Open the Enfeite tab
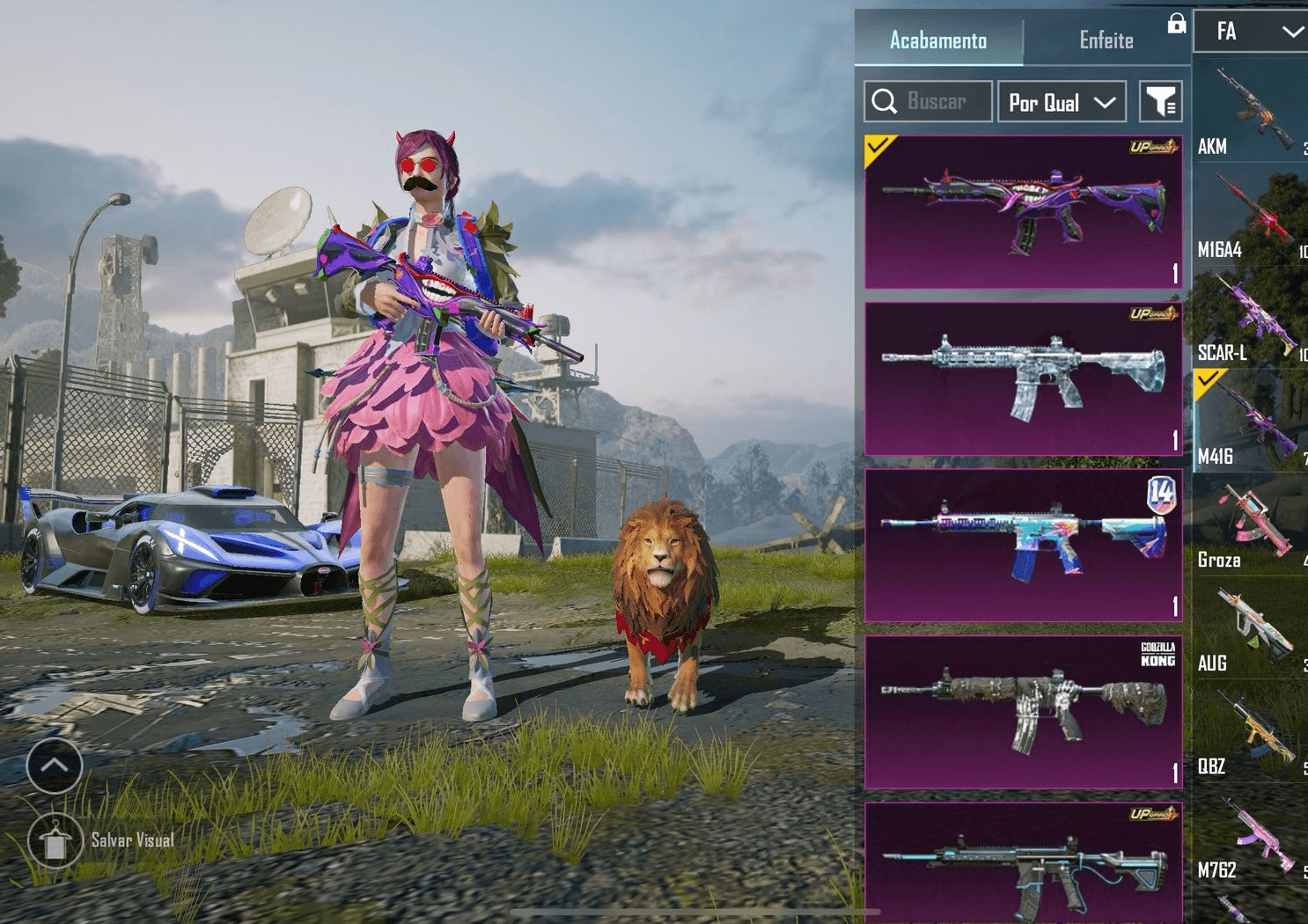The height and width of the screenshot is (924, 1308). pos(1106,40)
